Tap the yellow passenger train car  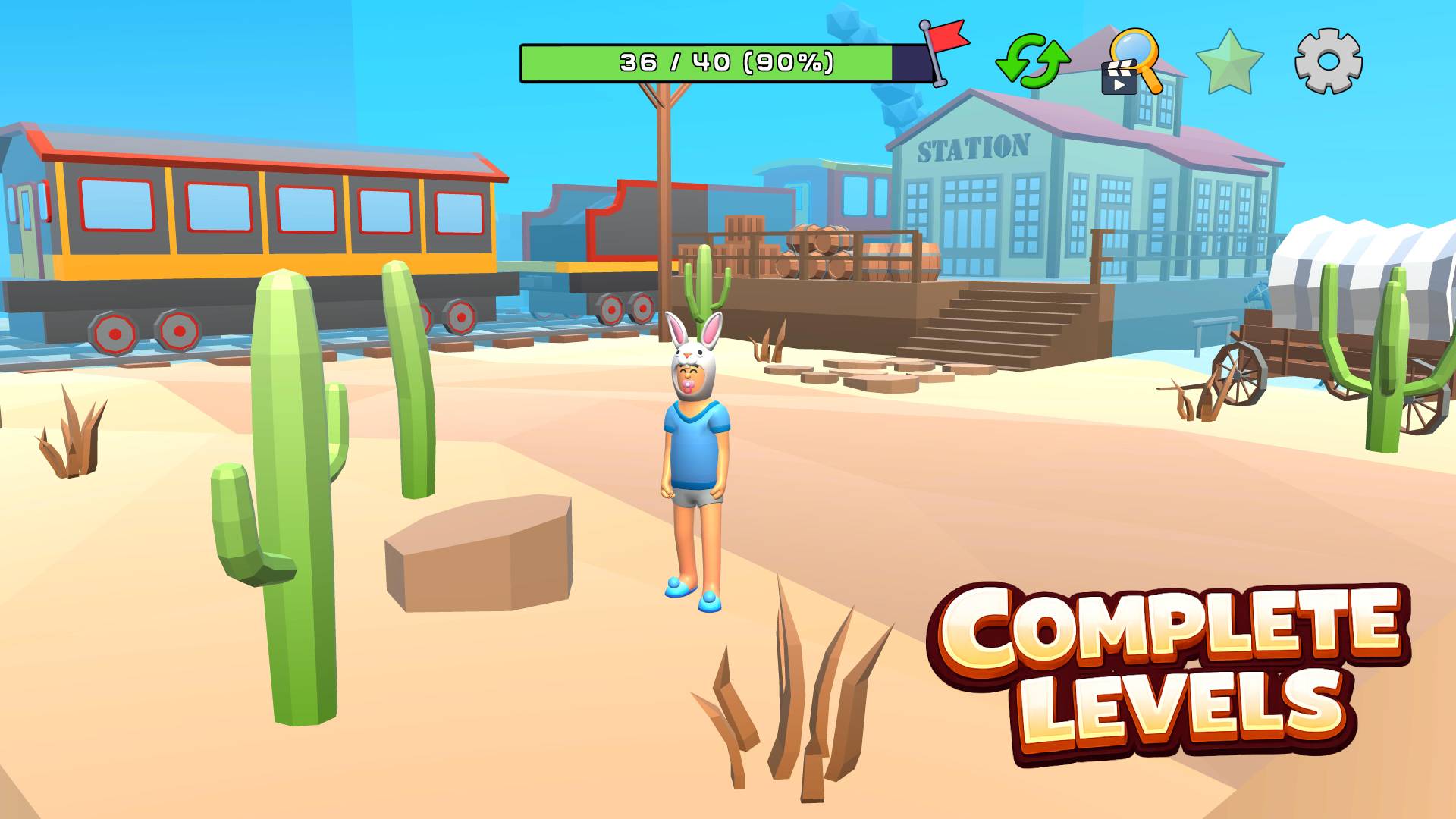[x=250, y=220]
